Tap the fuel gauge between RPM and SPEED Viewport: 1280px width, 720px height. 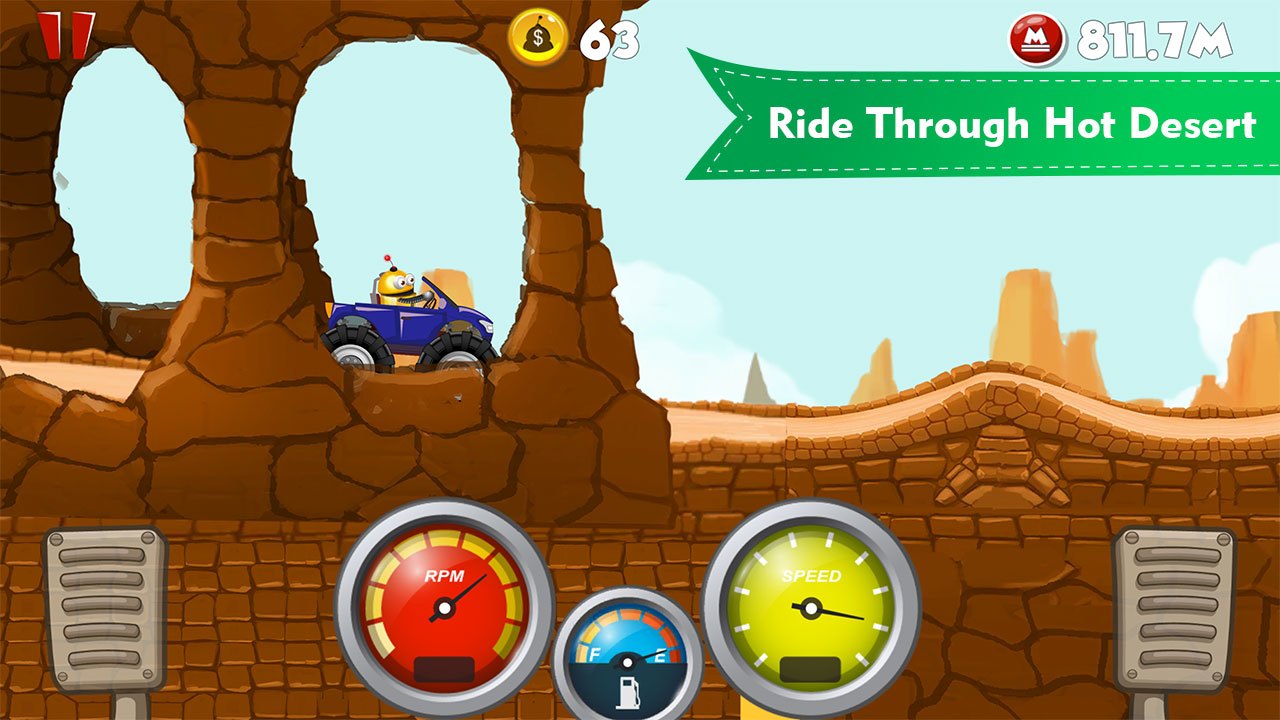[x=628, y=655]
